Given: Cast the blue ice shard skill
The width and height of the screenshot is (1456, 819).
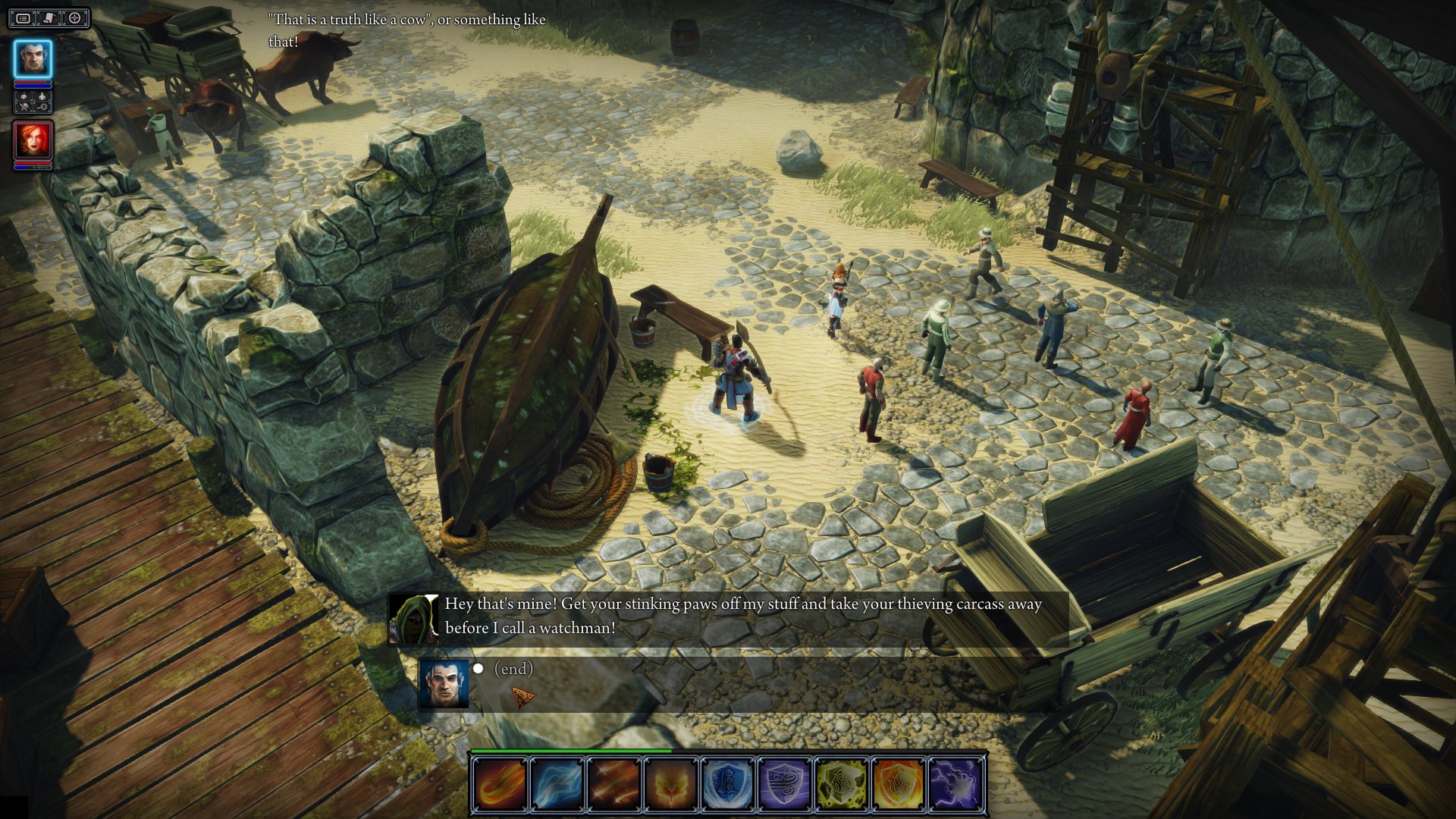Looking at the screenshot, I should click(x=557, y=783).
